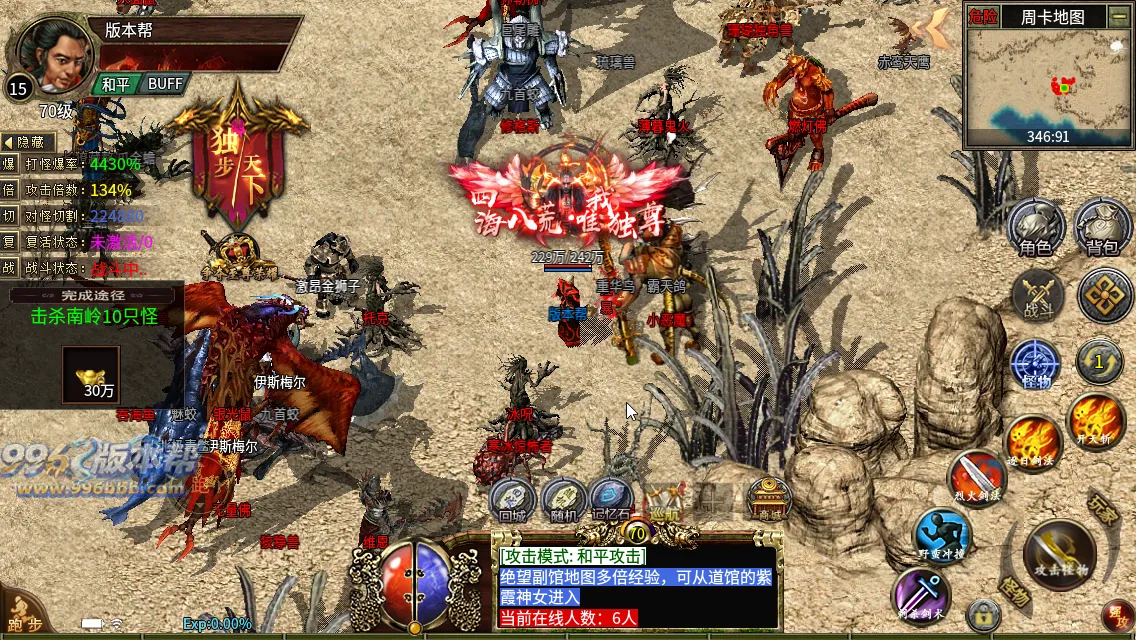Screen dimensions: 1136x640
Task: Collapse the minimap with the minus button
Action: tap(1118, 16)
